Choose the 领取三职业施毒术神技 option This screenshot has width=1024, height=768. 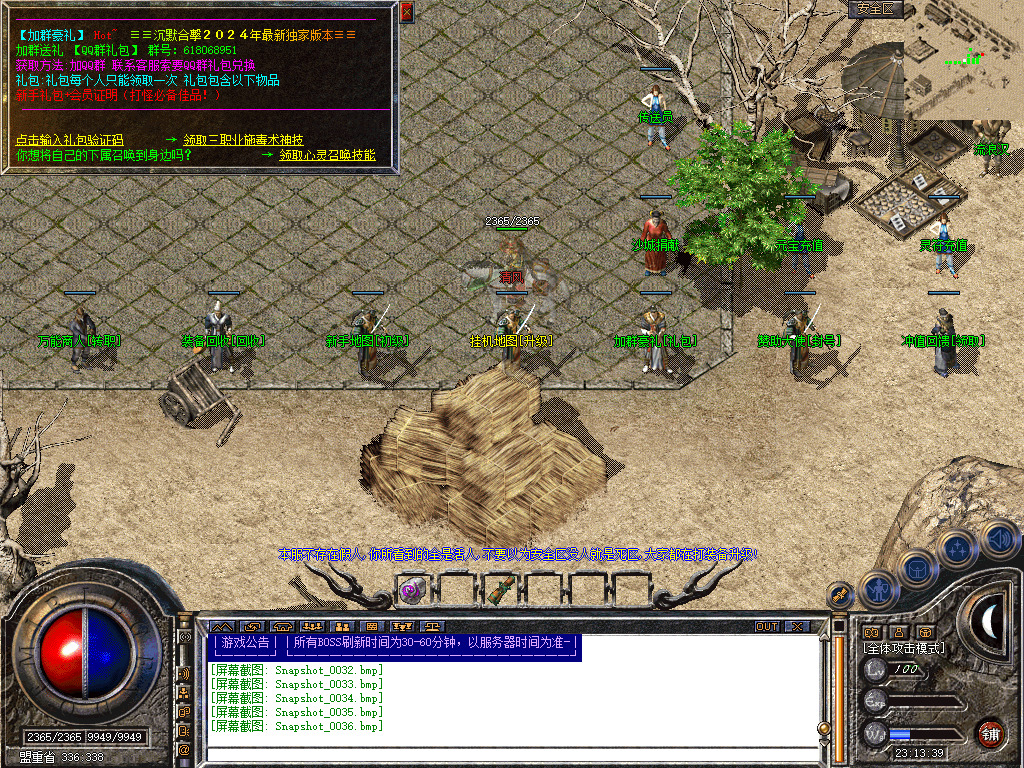(x=243, y=141)
